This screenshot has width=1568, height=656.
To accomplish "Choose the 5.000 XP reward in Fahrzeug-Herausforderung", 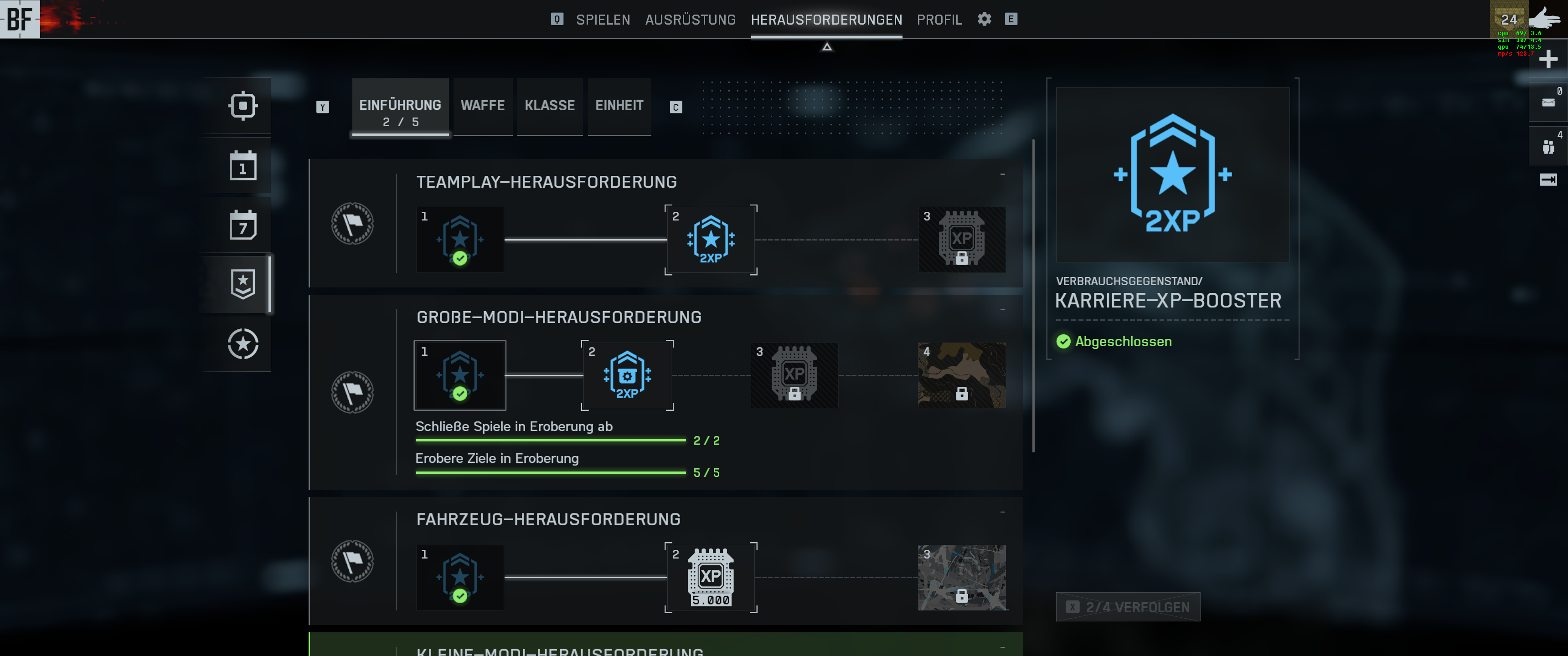I will (710, 578).
